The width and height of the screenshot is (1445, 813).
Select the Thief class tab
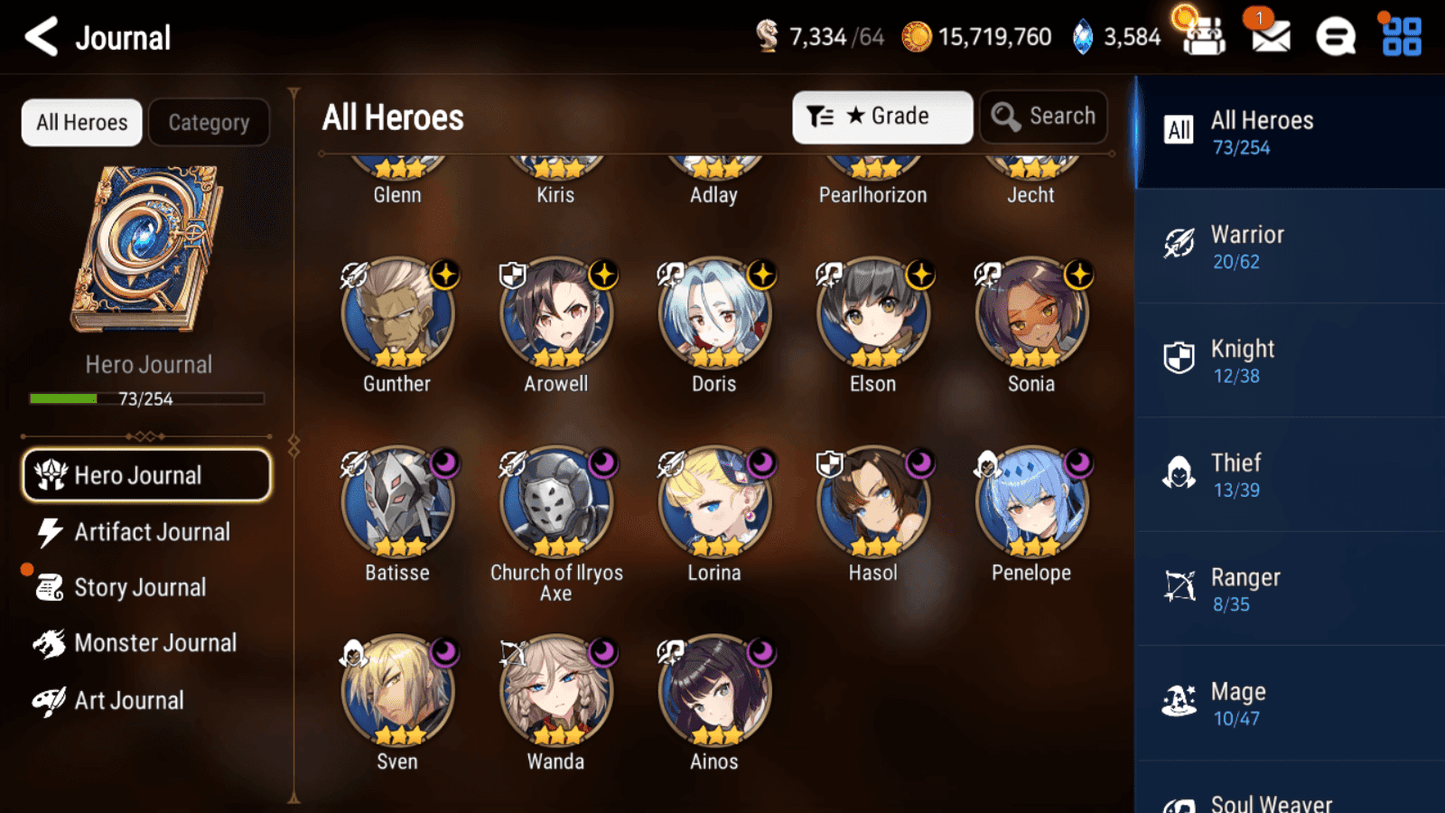[x=1288, y=475]
